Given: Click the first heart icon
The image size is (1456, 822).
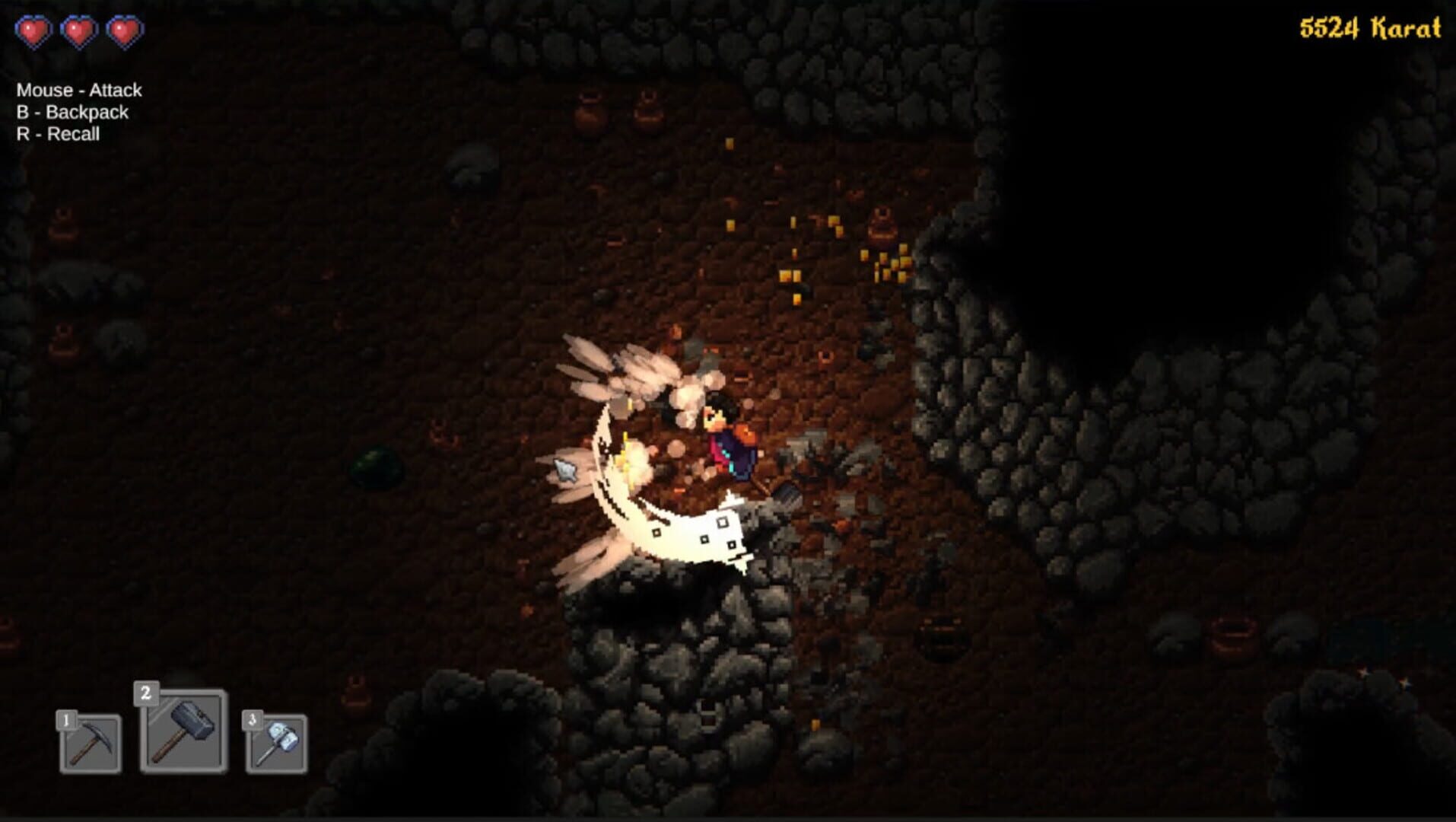Looking at the screenshot, I should [x=34, y=32].
